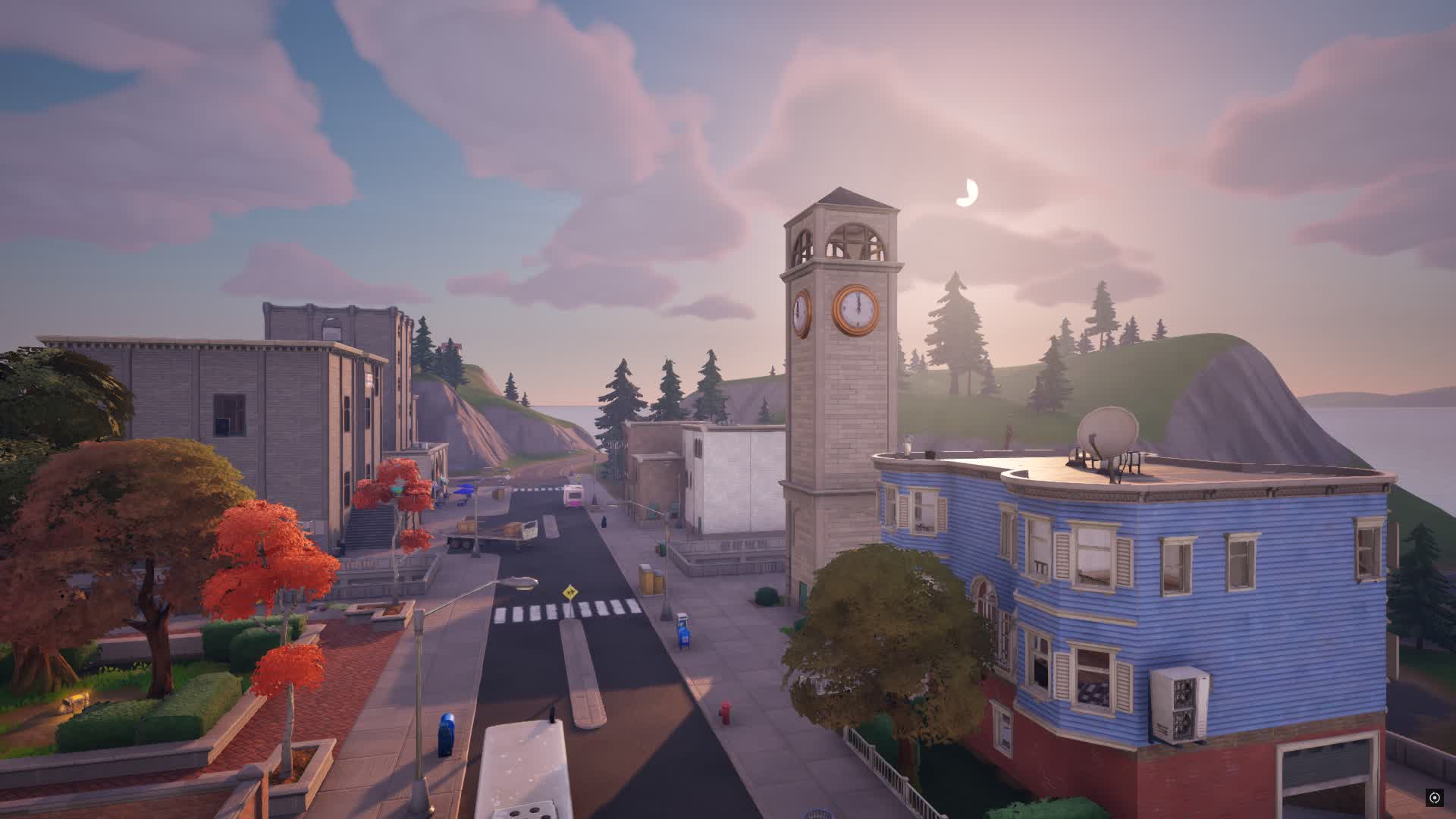Click the circular-arrows icon in the screen corner

pos(1434,797)
